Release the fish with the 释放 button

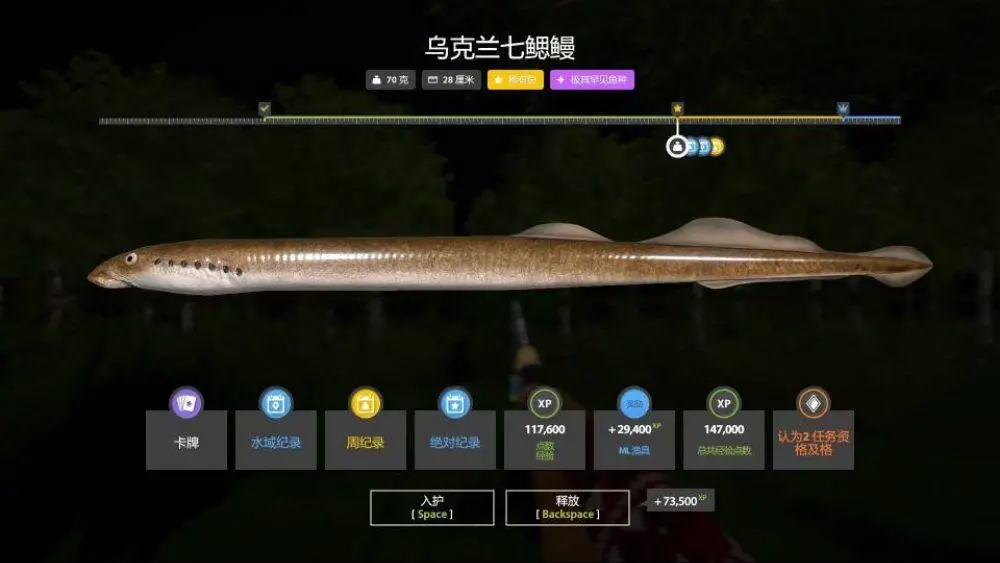(567, 507)
